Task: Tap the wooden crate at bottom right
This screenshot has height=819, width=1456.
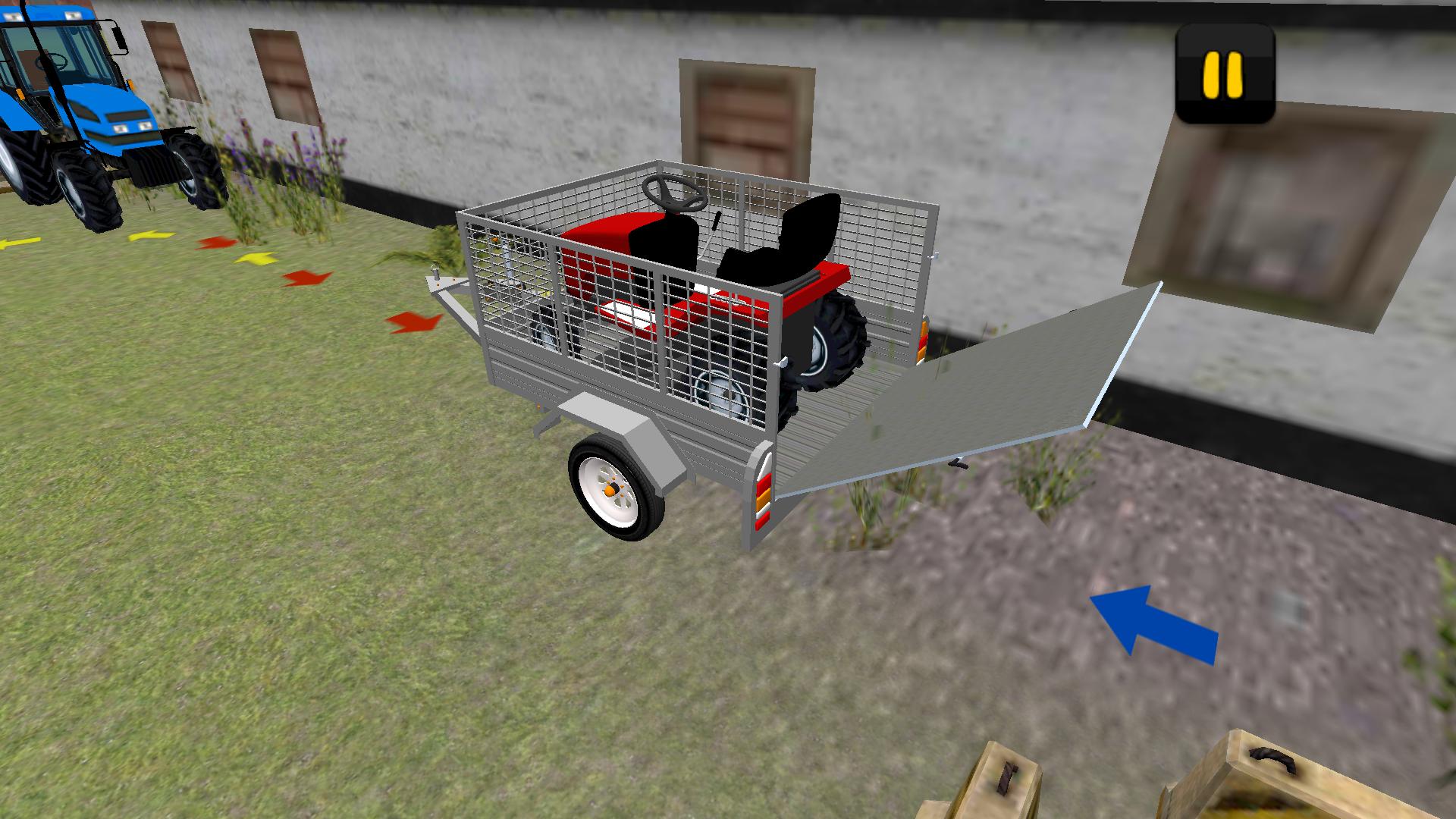Action: (x=1289, y=781)
